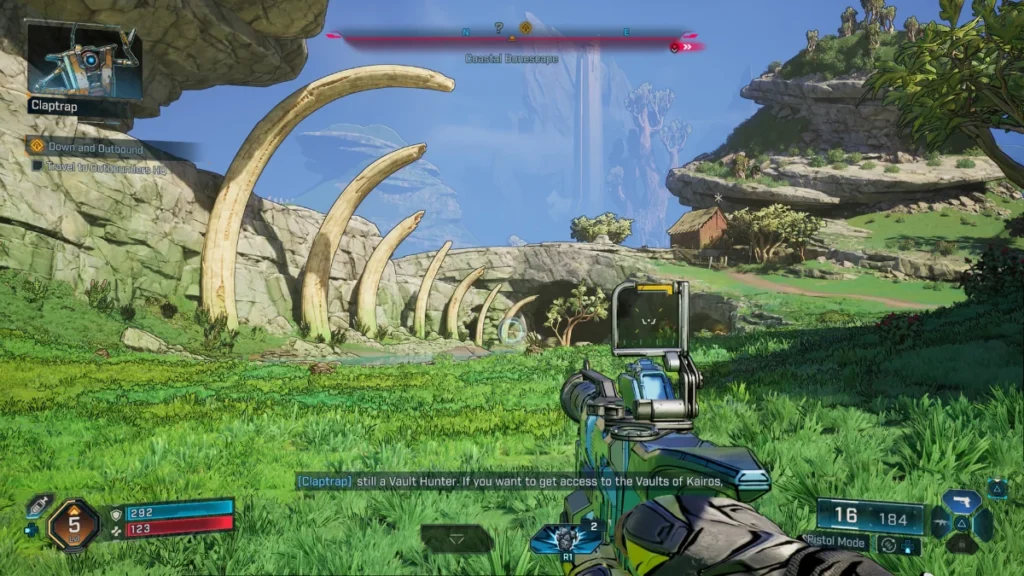The width and height of the screenshot is (1024, 576).
Task: Click the question mark compass marker
Action: click(x=499, y=28)
